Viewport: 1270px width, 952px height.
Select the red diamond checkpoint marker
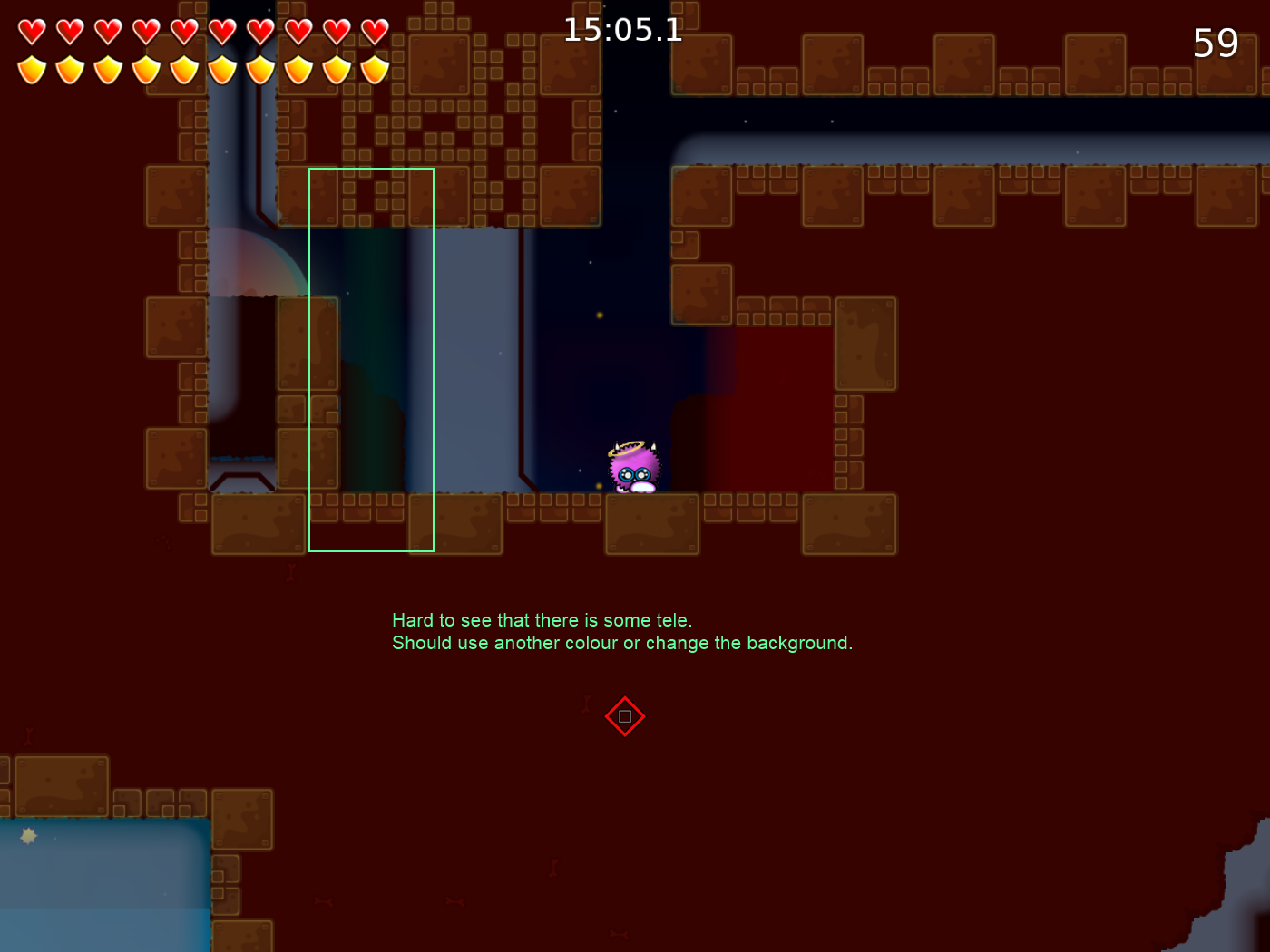(x=625, y=716)
